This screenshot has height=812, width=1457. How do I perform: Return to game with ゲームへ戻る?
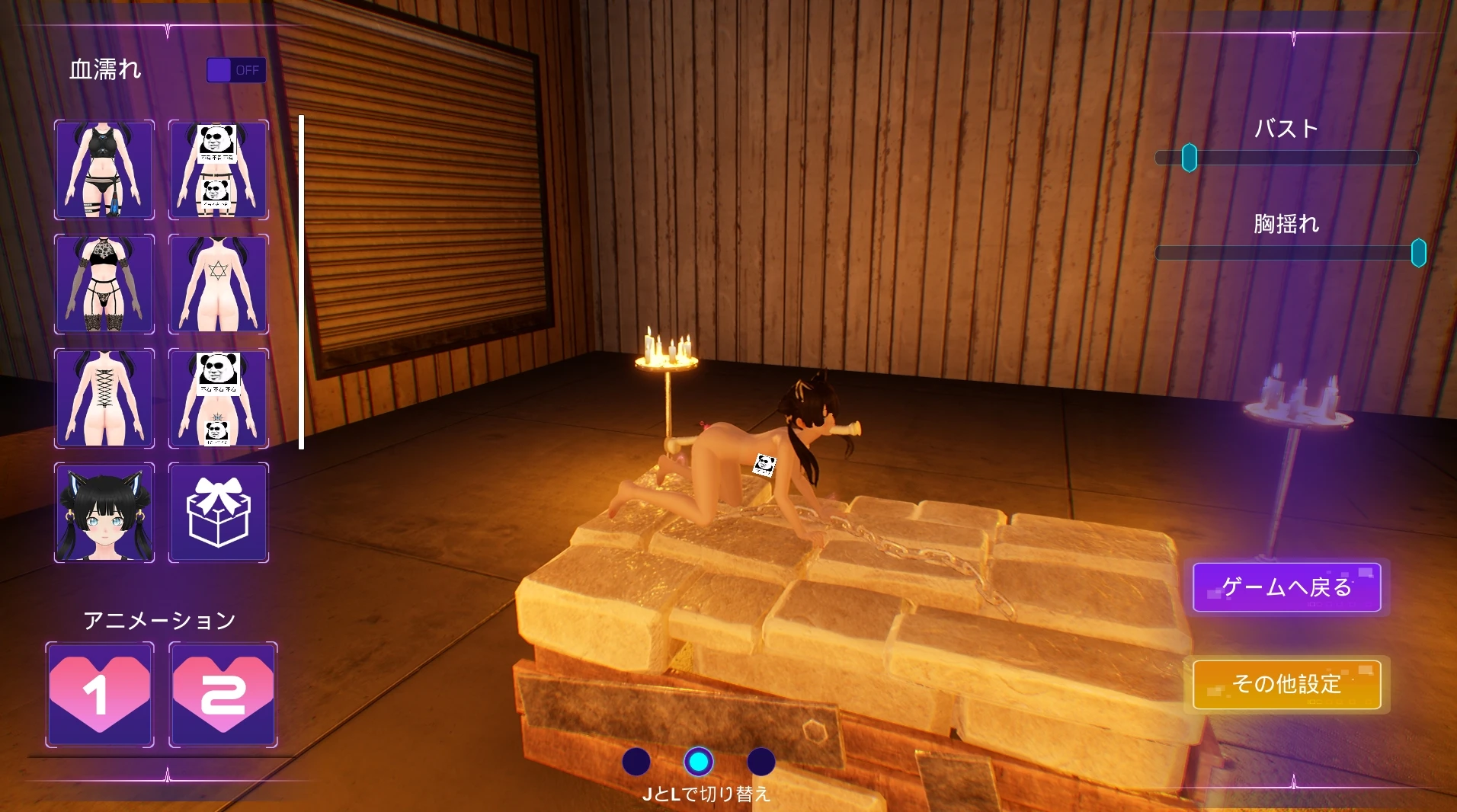pos(1286,587)
